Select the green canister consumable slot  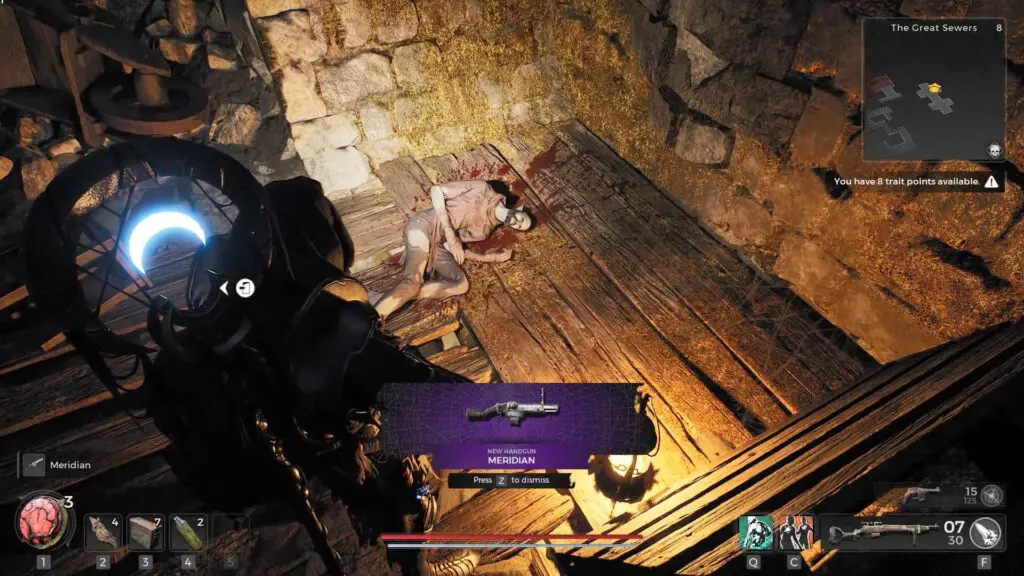[188, 532]
